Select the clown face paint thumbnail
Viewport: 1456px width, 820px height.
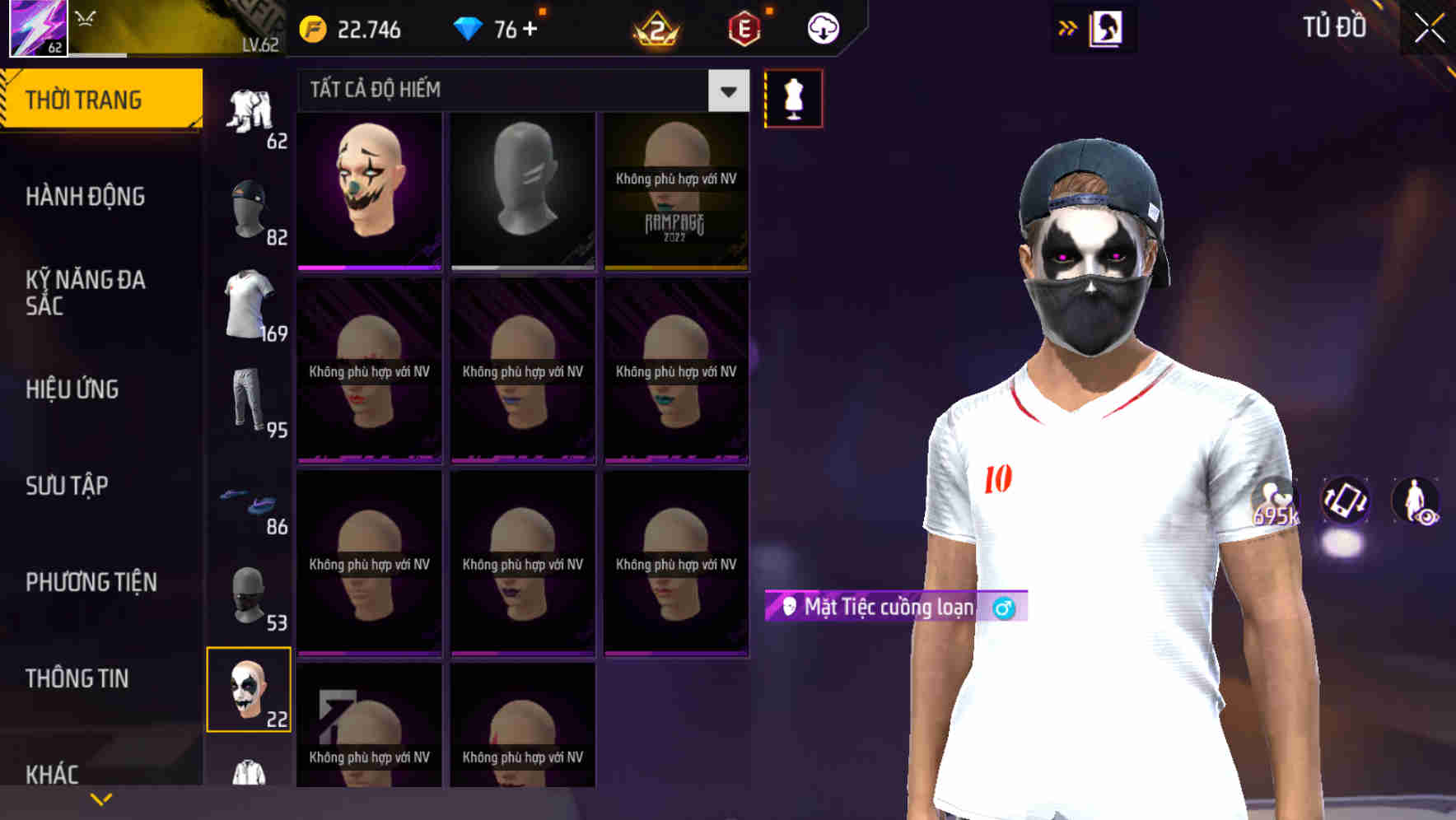[x=369, y=189]
